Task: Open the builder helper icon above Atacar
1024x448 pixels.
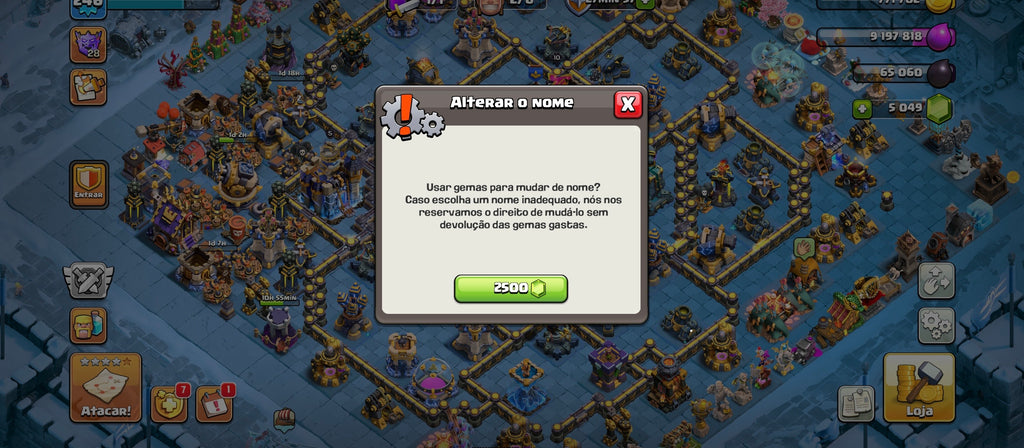Action: coord(88,326)
